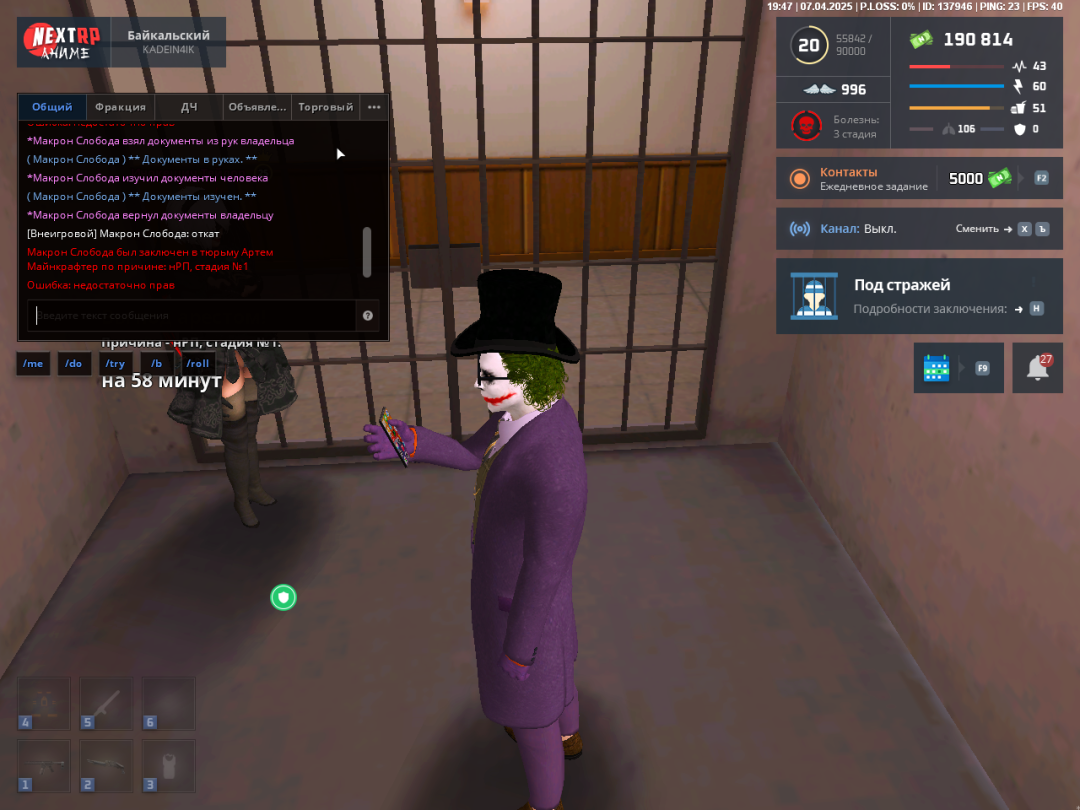Open the Фракция chat tab

pyautogui.click(x=120, y=107)
